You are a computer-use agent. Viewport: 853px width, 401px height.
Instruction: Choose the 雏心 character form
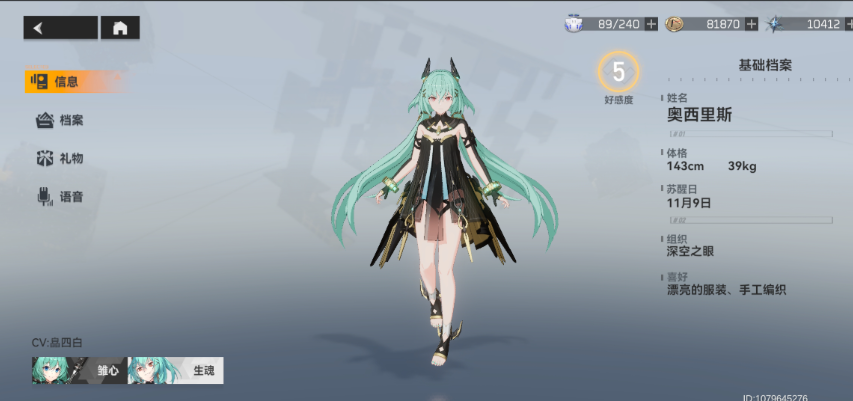79,370
